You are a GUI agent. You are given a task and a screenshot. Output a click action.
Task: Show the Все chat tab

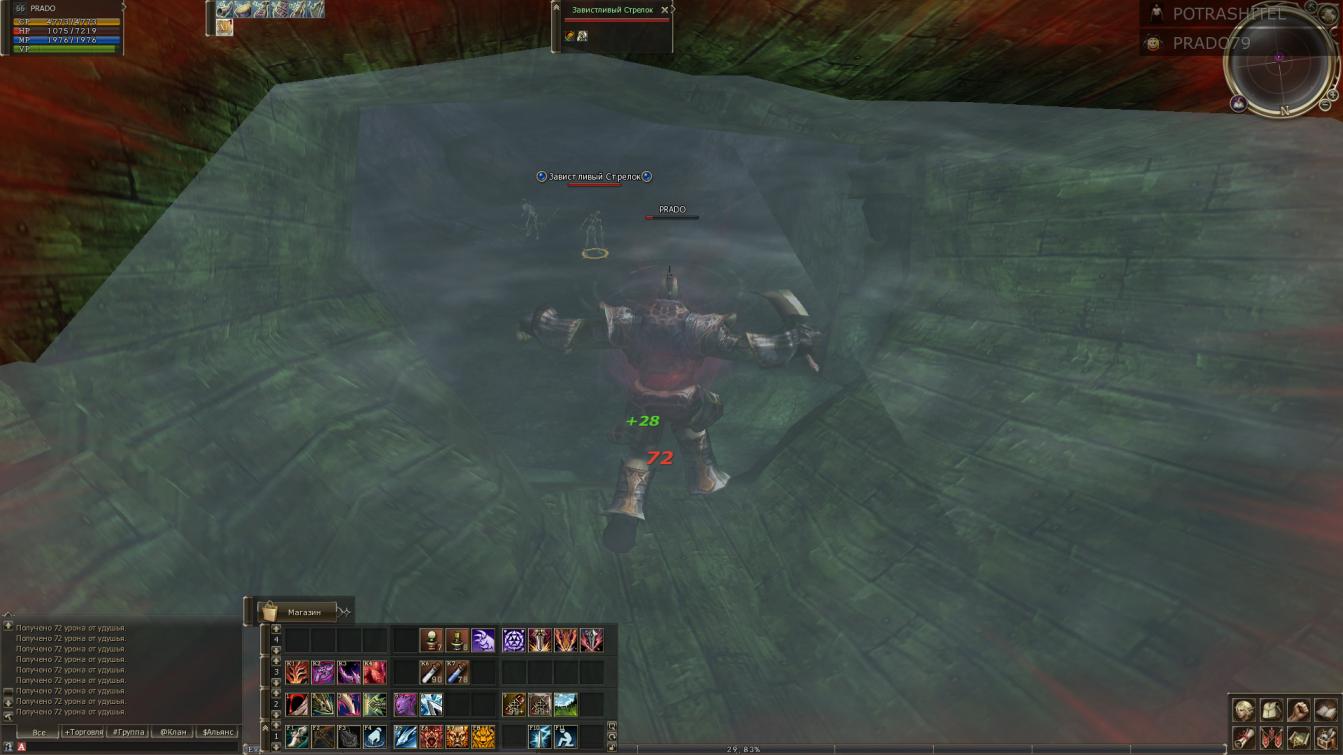[39, 732]
